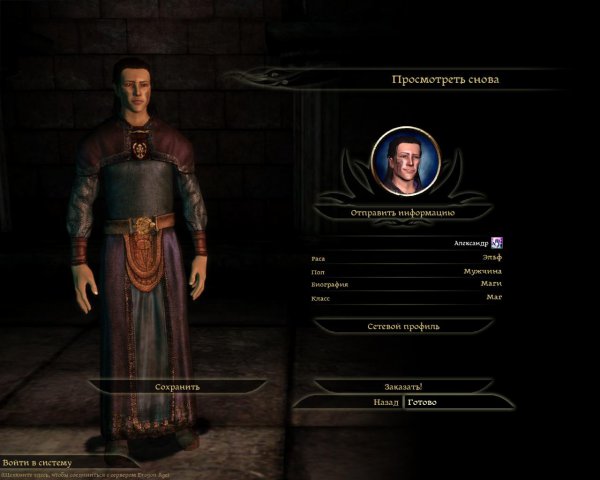Screen dimensions: 600x480
Task: Click the "Заказать!" order button
Action: 403,385
